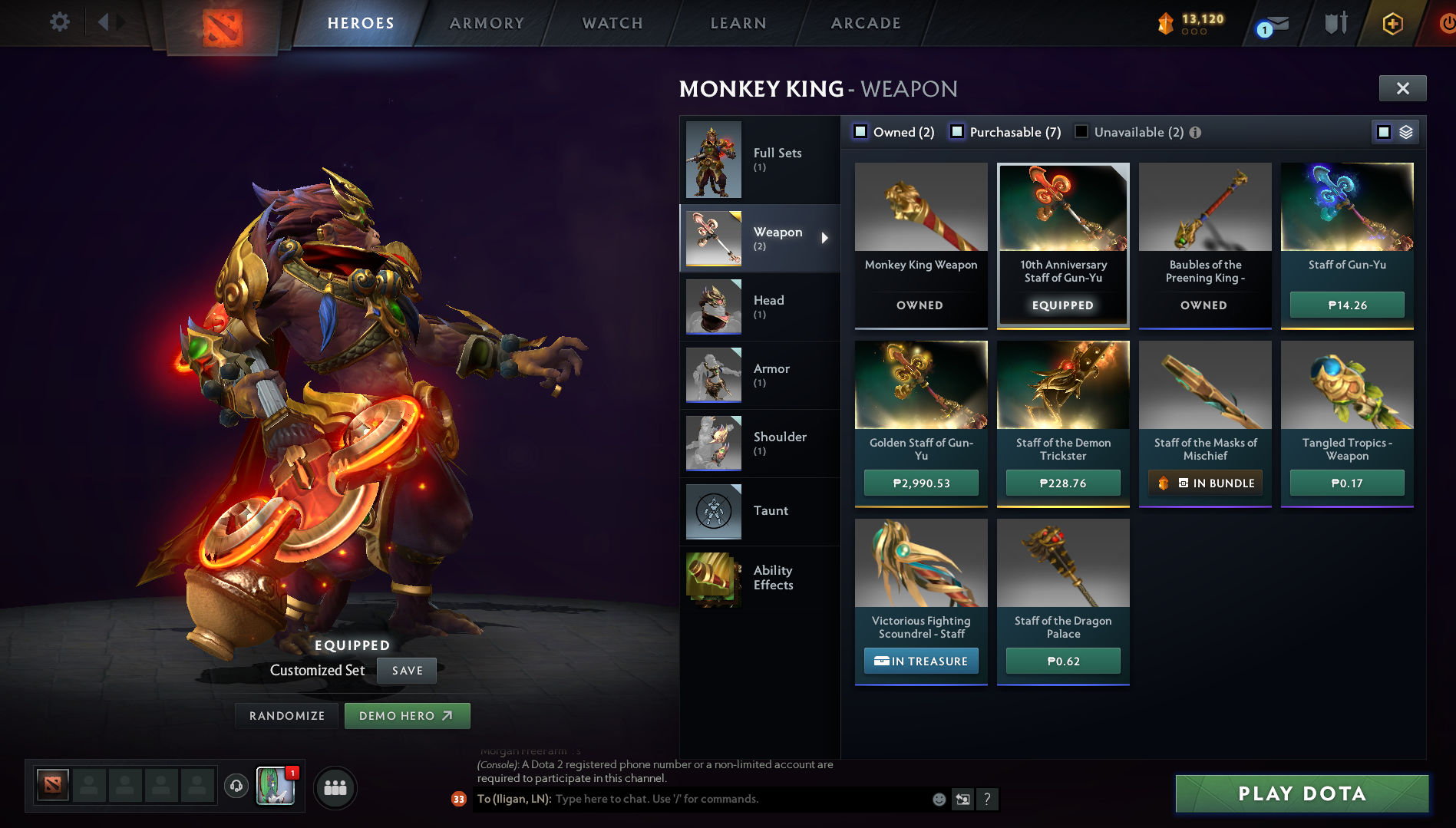Uncheck the Owned (2) filter
1456x828 pixels.
click(x=860, y=131)
